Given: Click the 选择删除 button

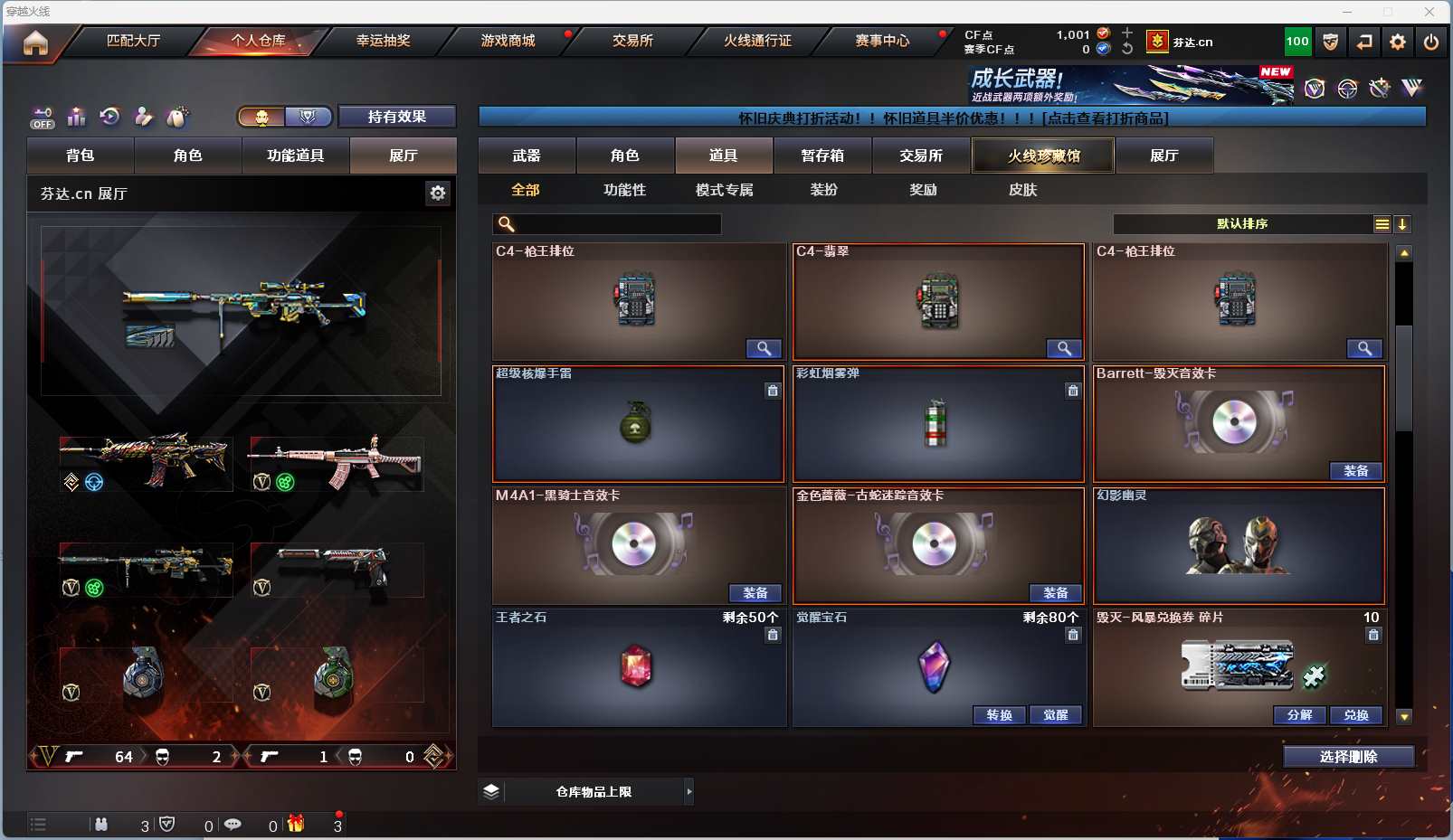Looking at the screenshot, I should click(x=1348, y=757).
